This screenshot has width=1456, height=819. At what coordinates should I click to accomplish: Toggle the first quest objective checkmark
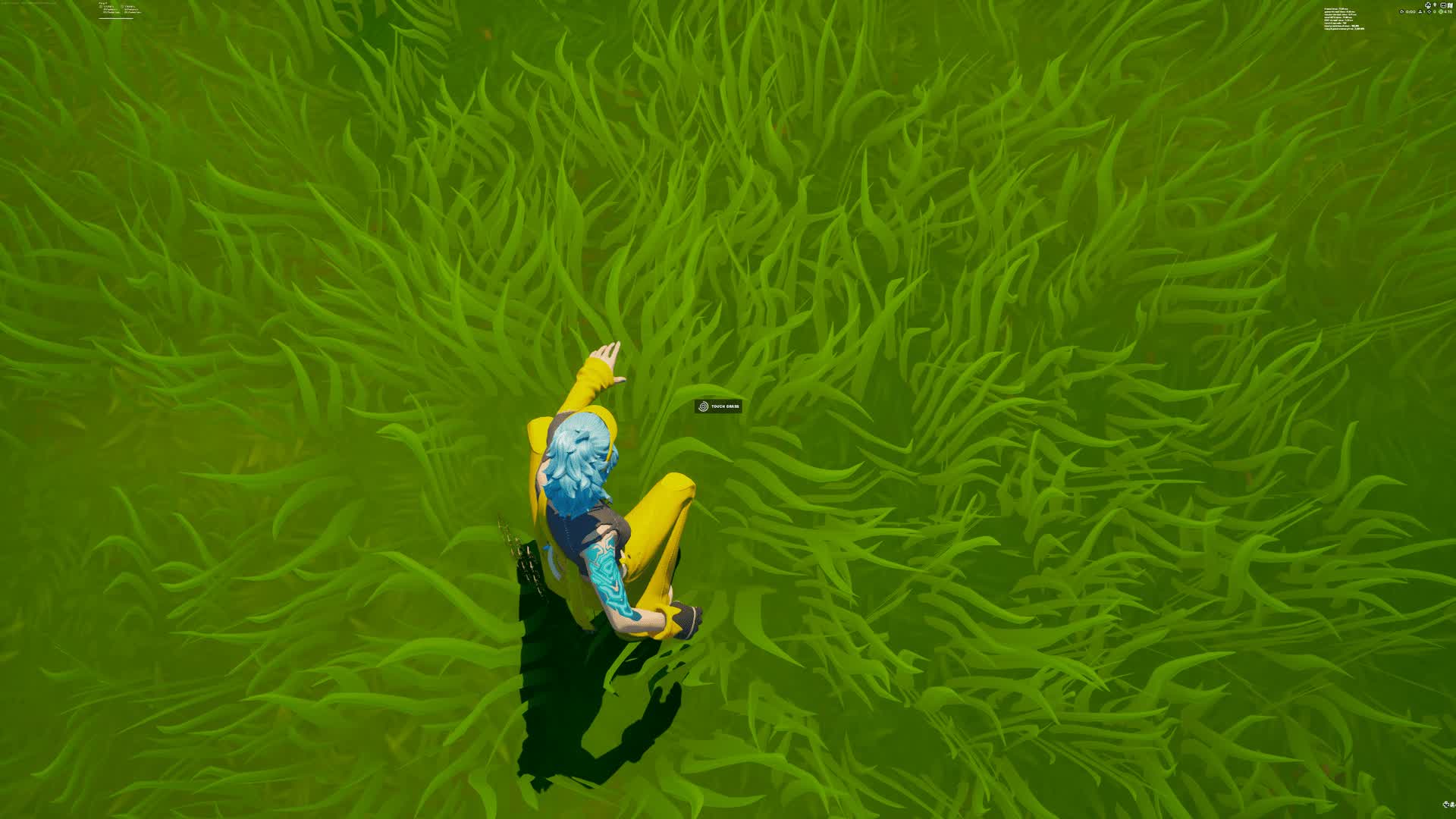(x=100, y=7)
